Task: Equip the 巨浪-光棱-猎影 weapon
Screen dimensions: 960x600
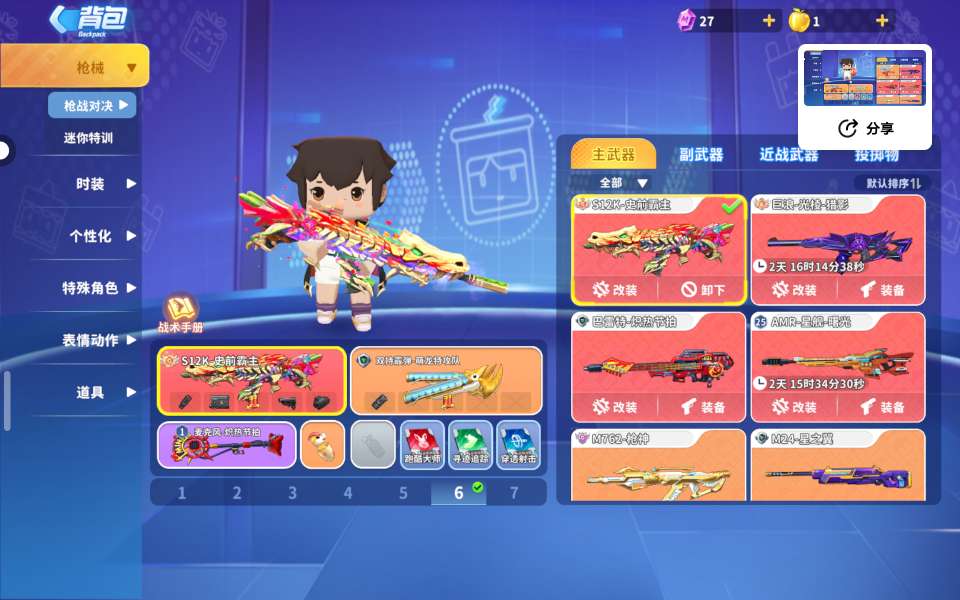Action: [x=883, y=290]
